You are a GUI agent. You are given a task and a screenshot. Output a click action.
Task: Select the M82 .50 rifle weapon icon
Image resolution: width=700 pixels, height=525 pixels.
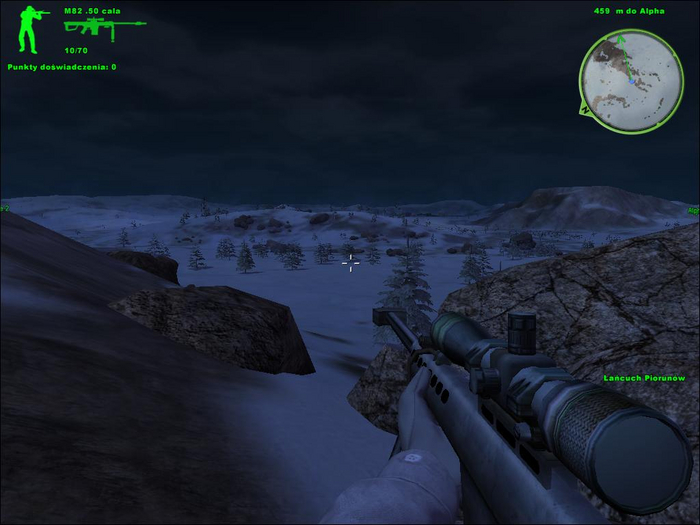103,27
